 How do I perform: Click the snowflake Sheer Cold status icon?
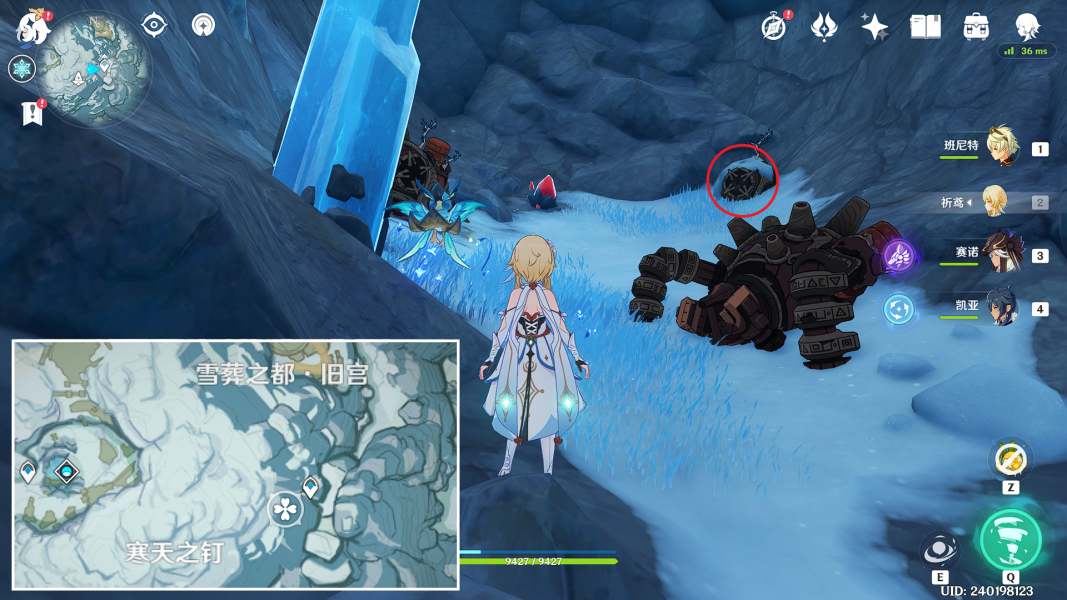pos(22,69)
